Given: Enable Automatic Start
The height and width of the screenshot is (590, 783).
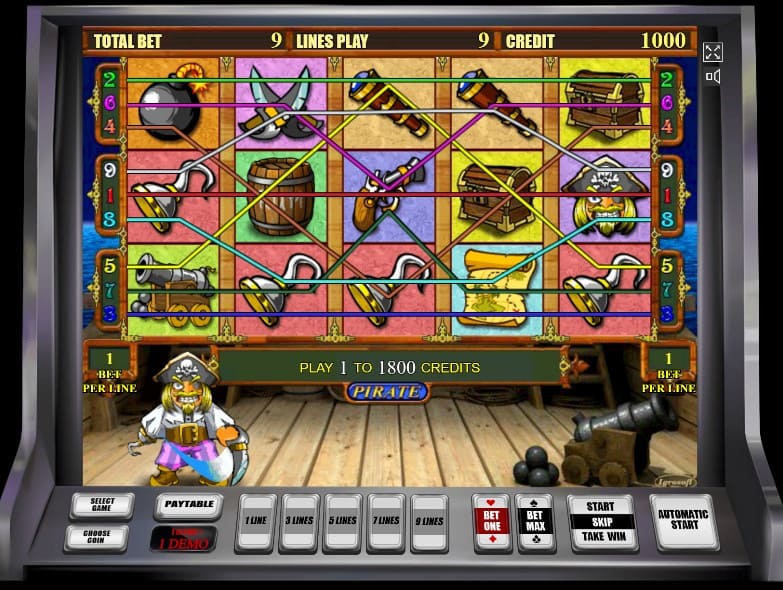Looking at the screenshot, I should tap(683, 521).
